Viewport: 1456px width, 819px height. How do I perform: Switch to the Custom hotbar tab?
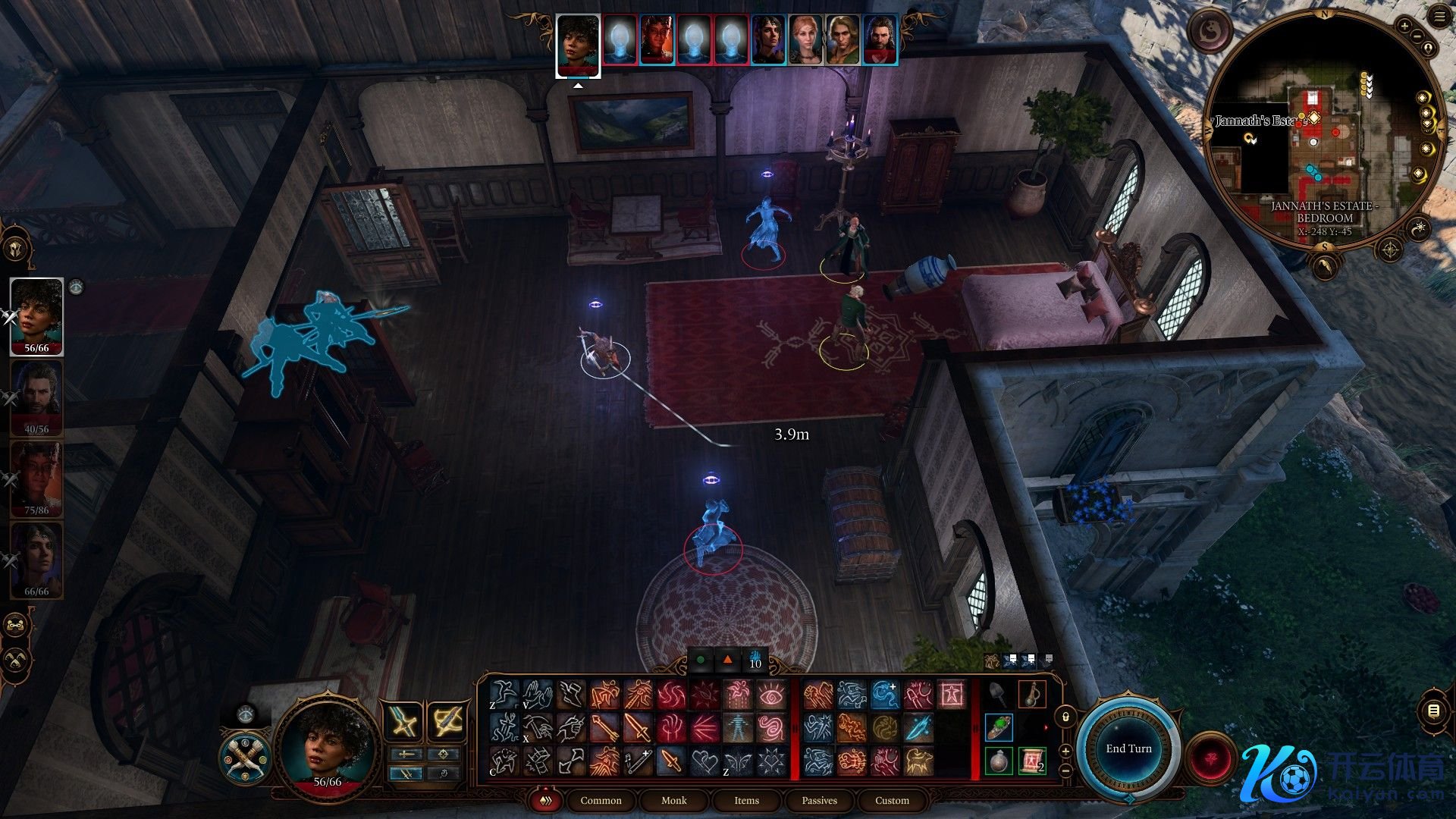(x=892, y=800)
